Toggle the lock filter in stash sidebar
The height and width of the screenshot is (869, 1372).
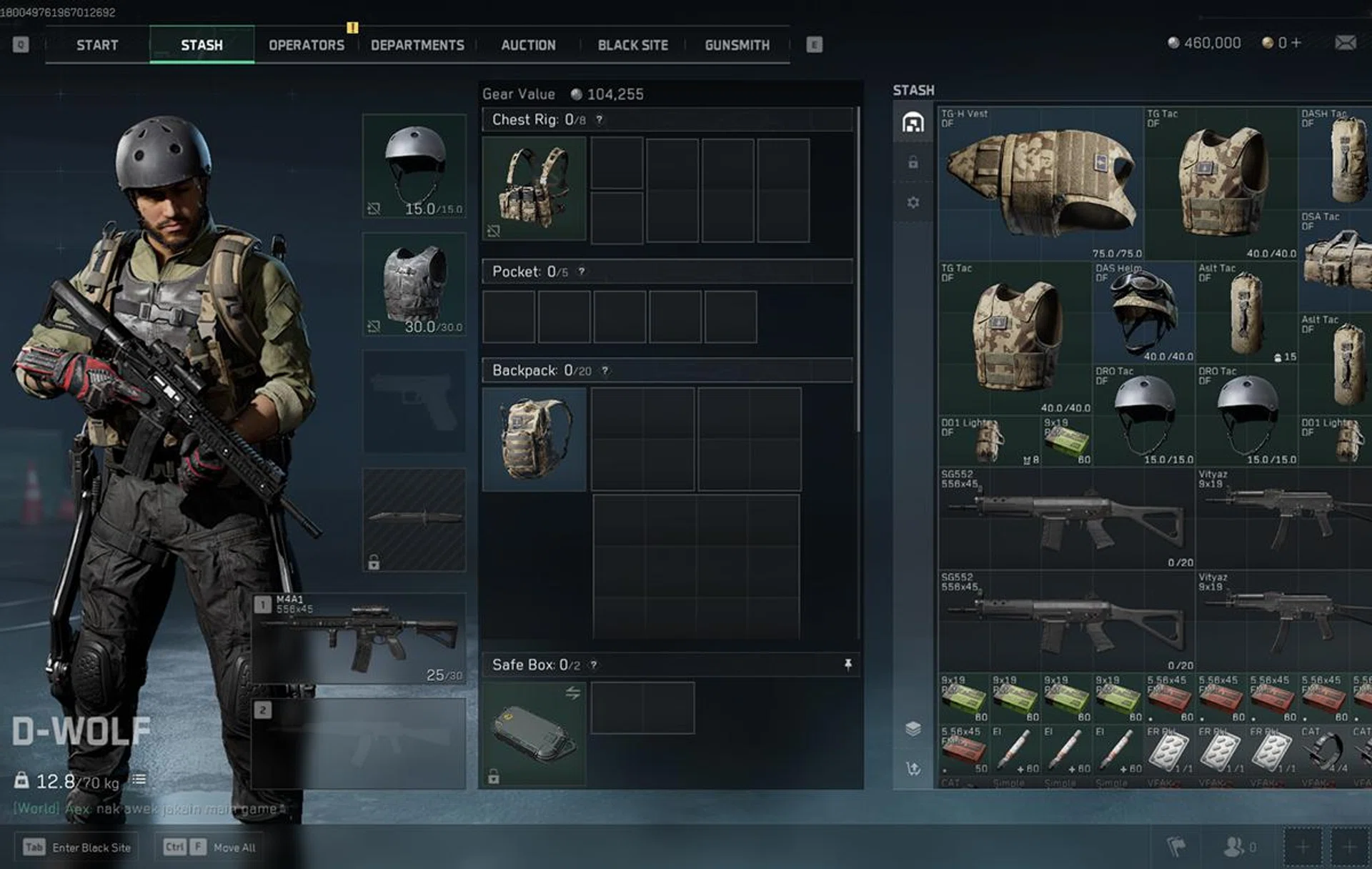[x=913, y=163]
